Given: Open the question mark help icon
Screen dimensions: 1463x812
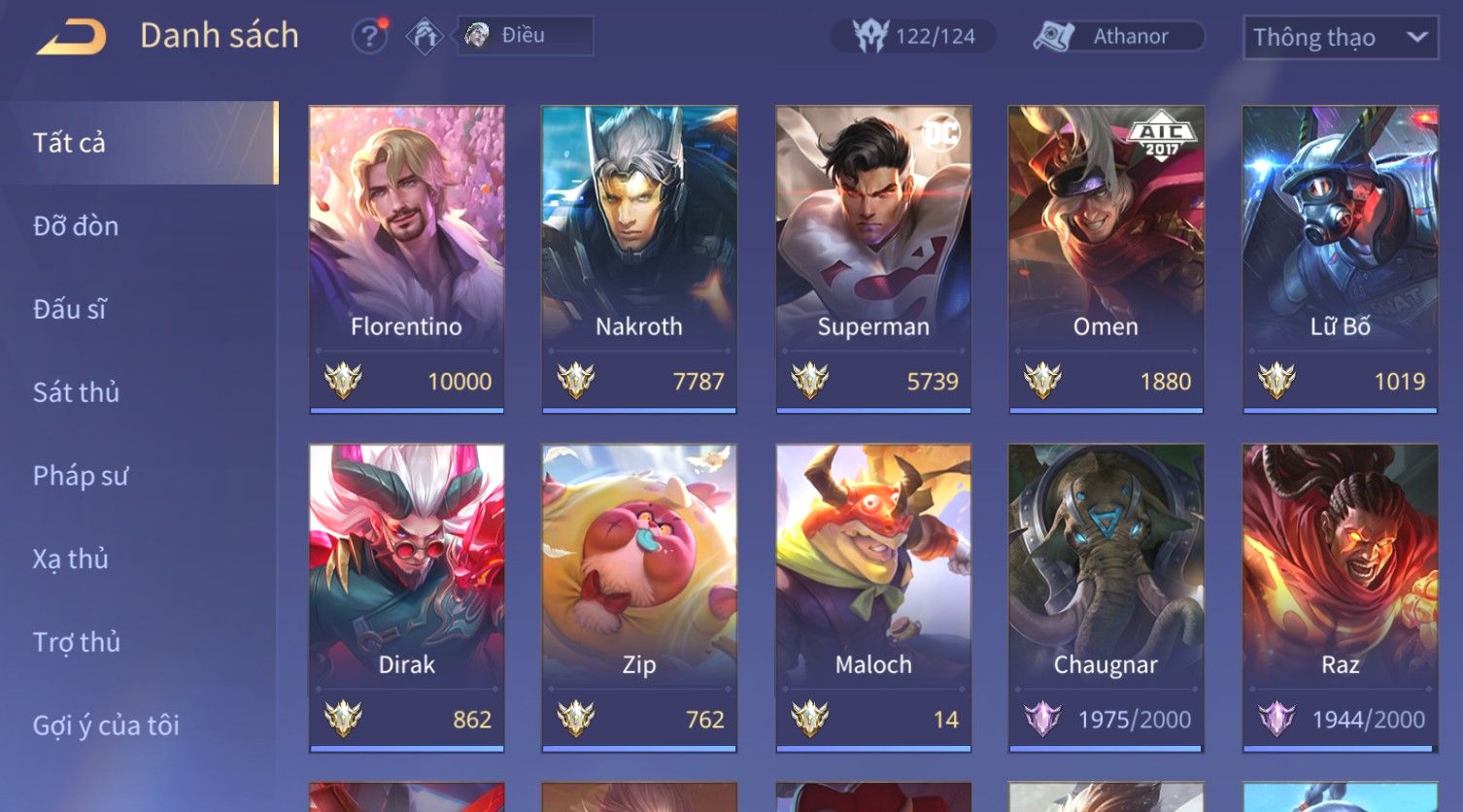Looking at the screenshot, I should coord(368,37).
